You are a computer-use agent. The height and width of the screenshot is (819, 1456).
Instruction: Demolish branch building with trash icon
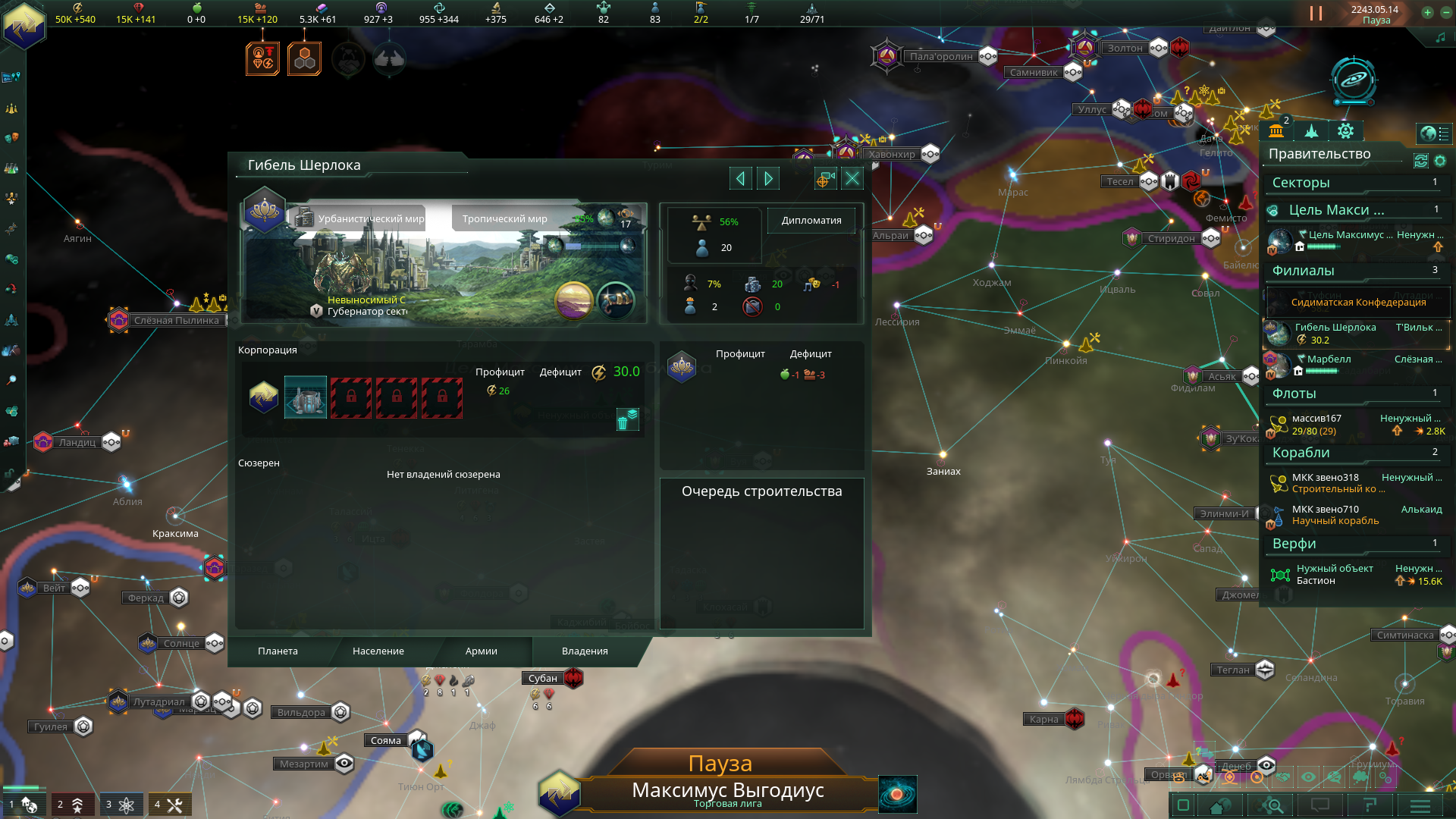pyautogui.click(x=627, y=419)
